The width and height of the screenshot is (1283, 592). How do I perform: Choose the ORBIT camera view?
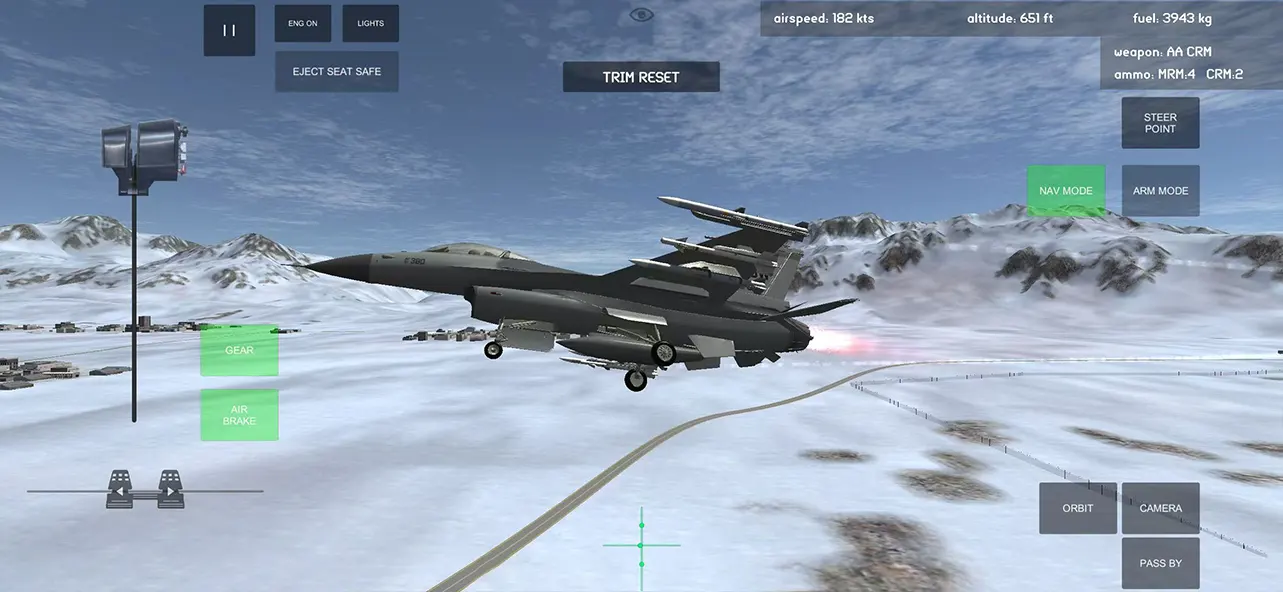1078,508
